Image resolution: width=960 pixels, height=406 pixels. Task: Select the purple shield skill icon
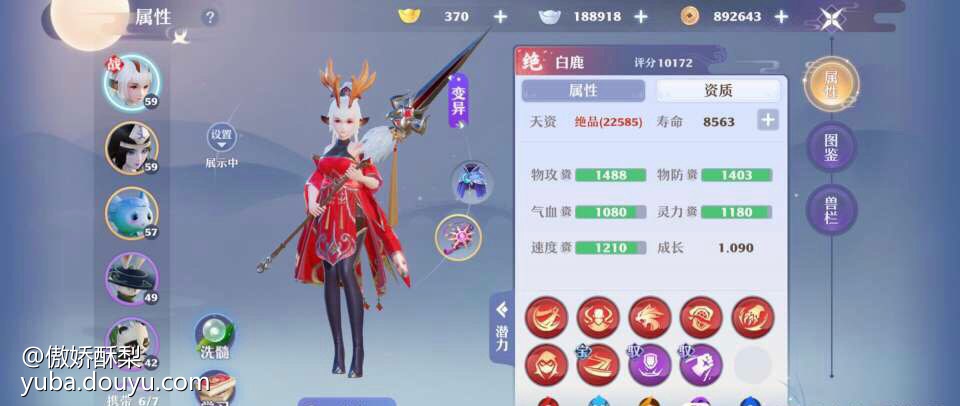[x=649, y=364]
